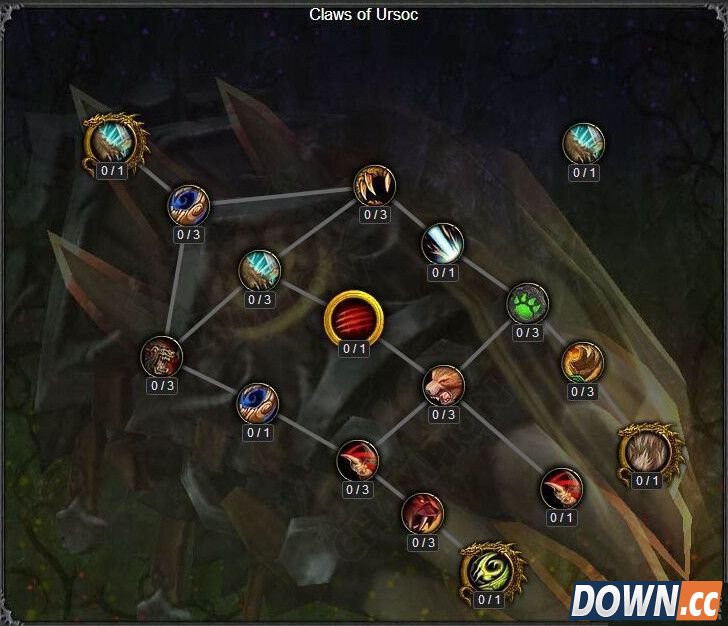Viewport: 728px width, 626px height.
Task: Pick the blue swirl trait showing 0/3
Action: (188, 205)
